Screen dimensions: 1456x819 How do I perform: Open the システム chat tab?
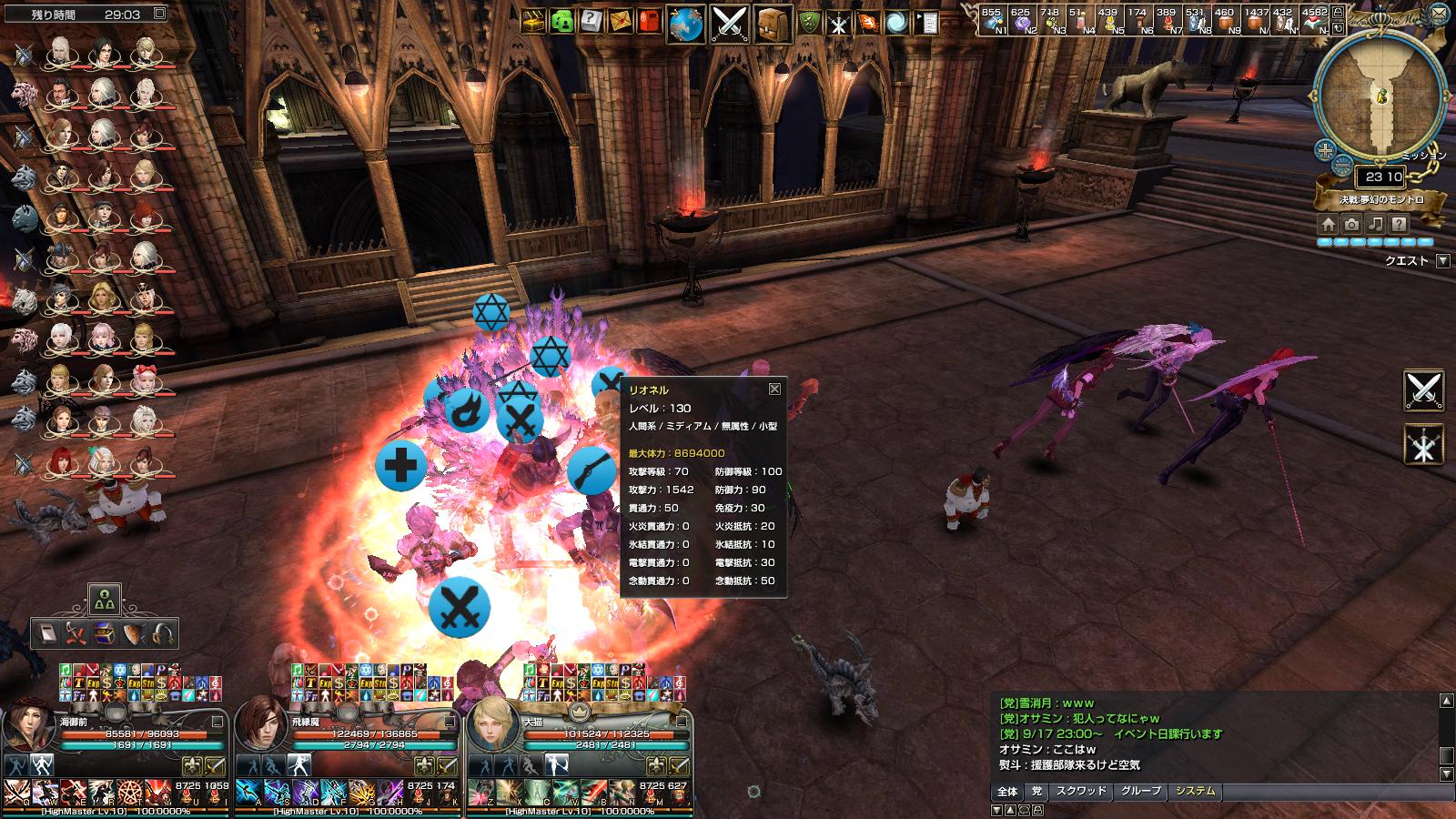(1196, 792)
